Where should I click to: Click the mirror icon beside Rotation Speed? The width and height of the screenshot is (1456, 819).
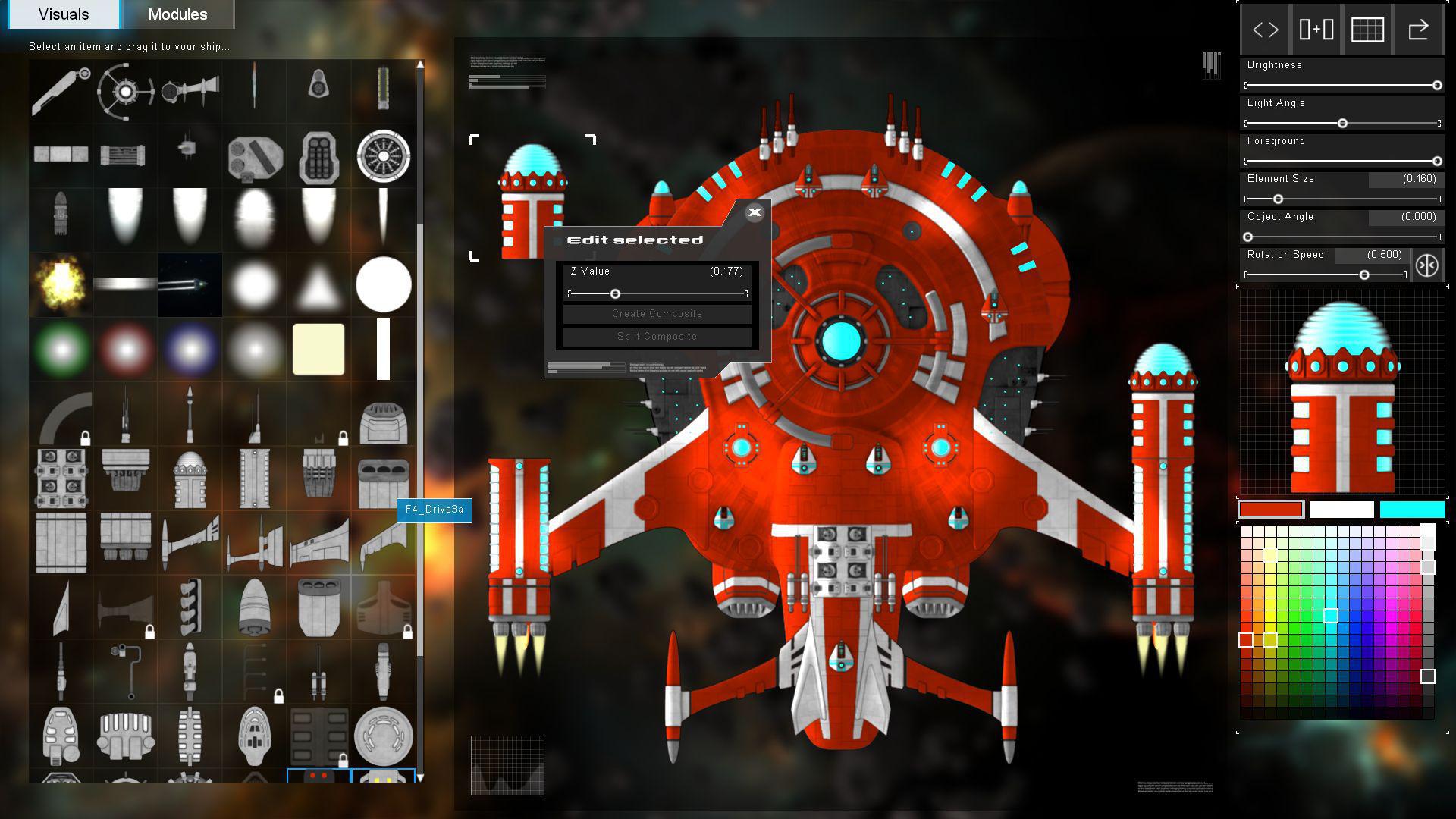pos(1428,265)
